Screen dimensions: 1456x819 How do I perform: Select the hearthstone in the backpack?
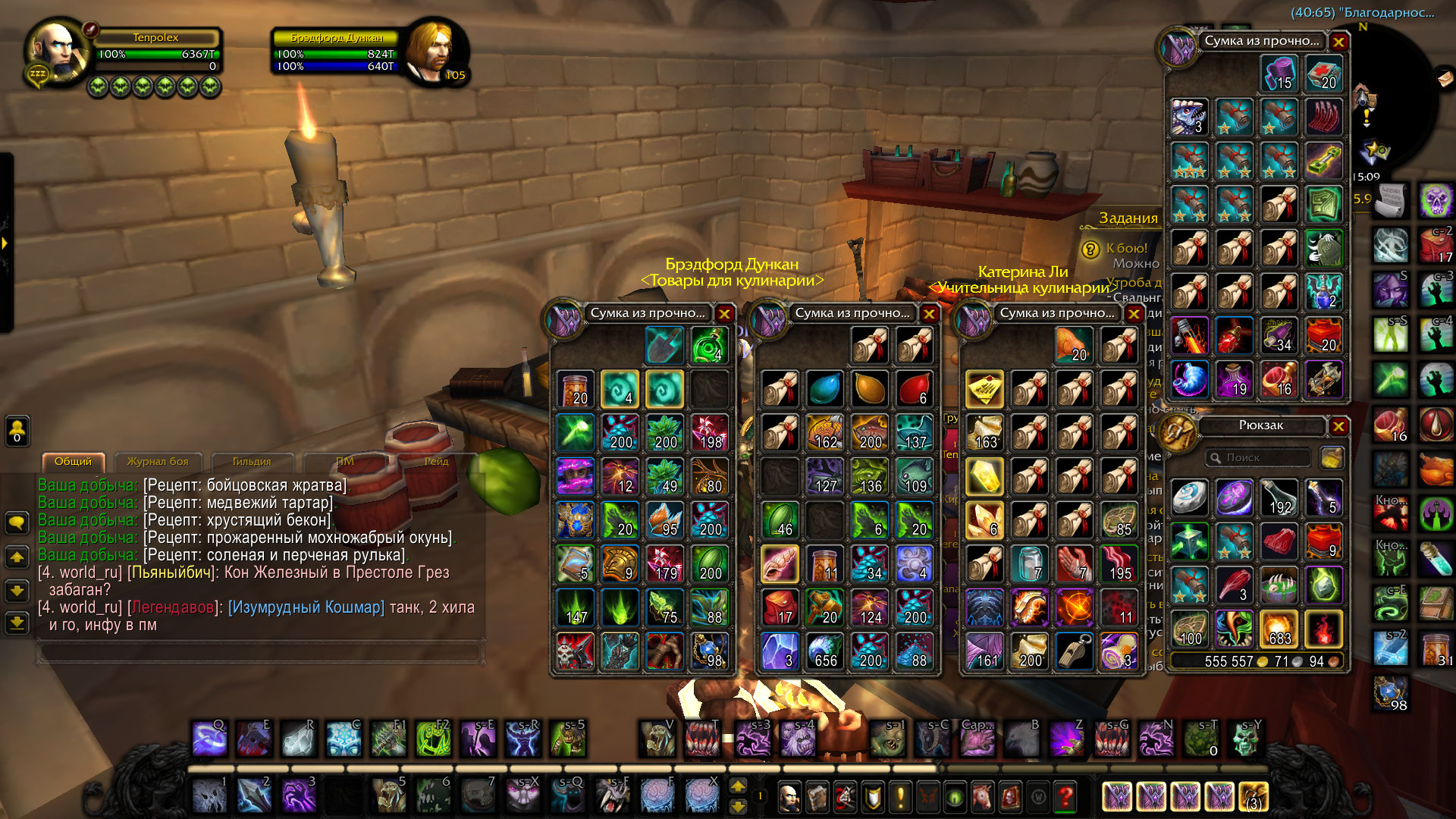pos(1190,497)
